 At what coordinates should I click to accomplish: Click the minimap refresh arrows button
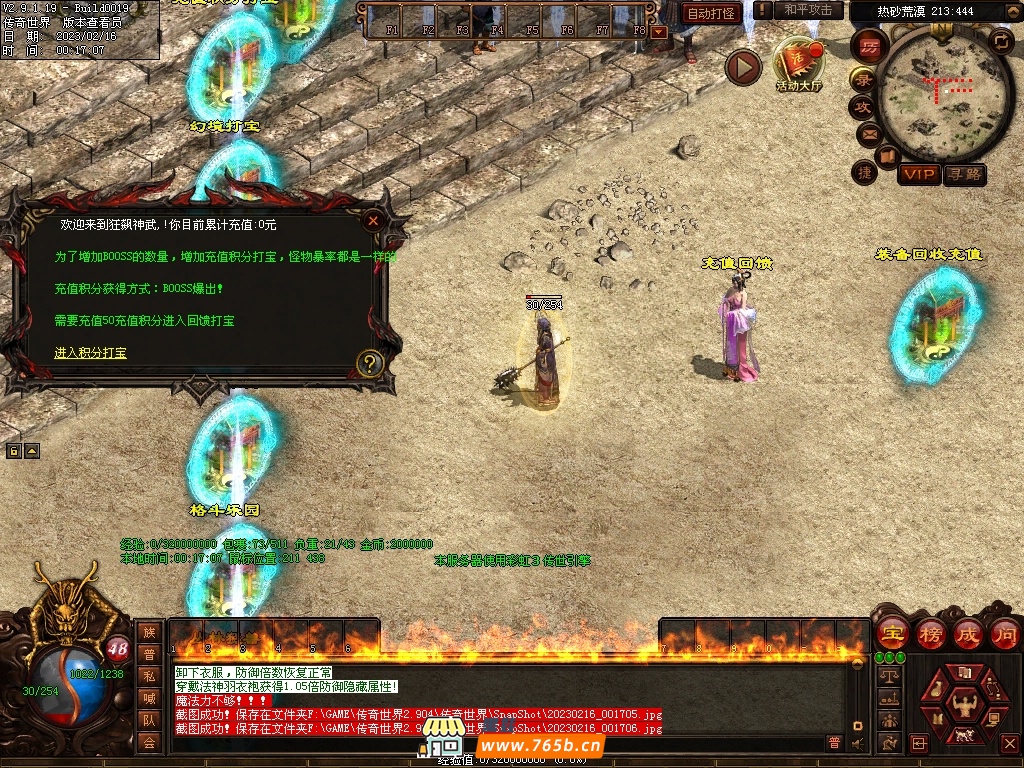(1000, 40)
